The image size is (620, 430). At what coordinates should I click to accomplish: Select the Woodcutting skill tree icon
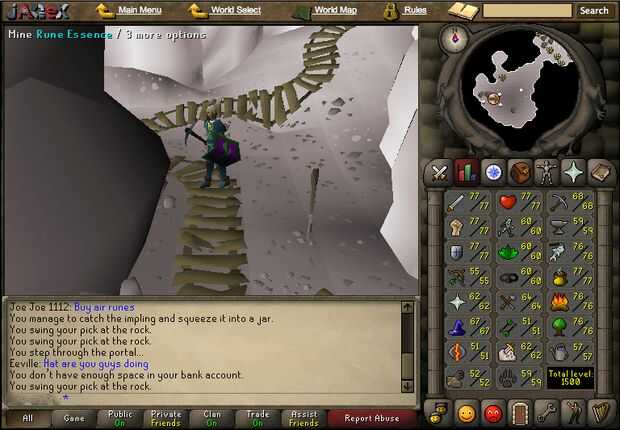(x=558, y=327)
